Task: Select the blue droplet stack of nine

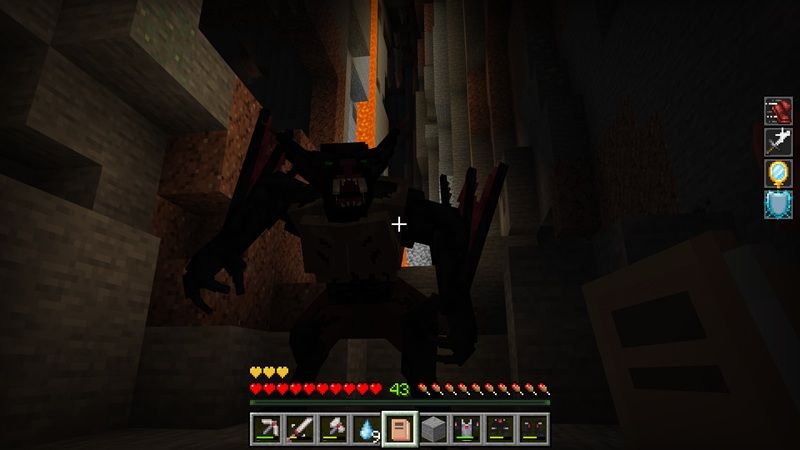Action: 366,430
